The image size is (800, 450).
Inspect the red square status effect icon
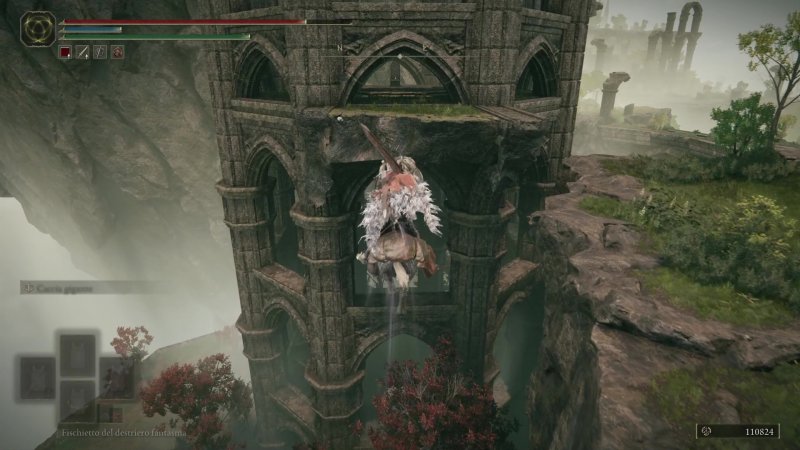pos(65,51)
